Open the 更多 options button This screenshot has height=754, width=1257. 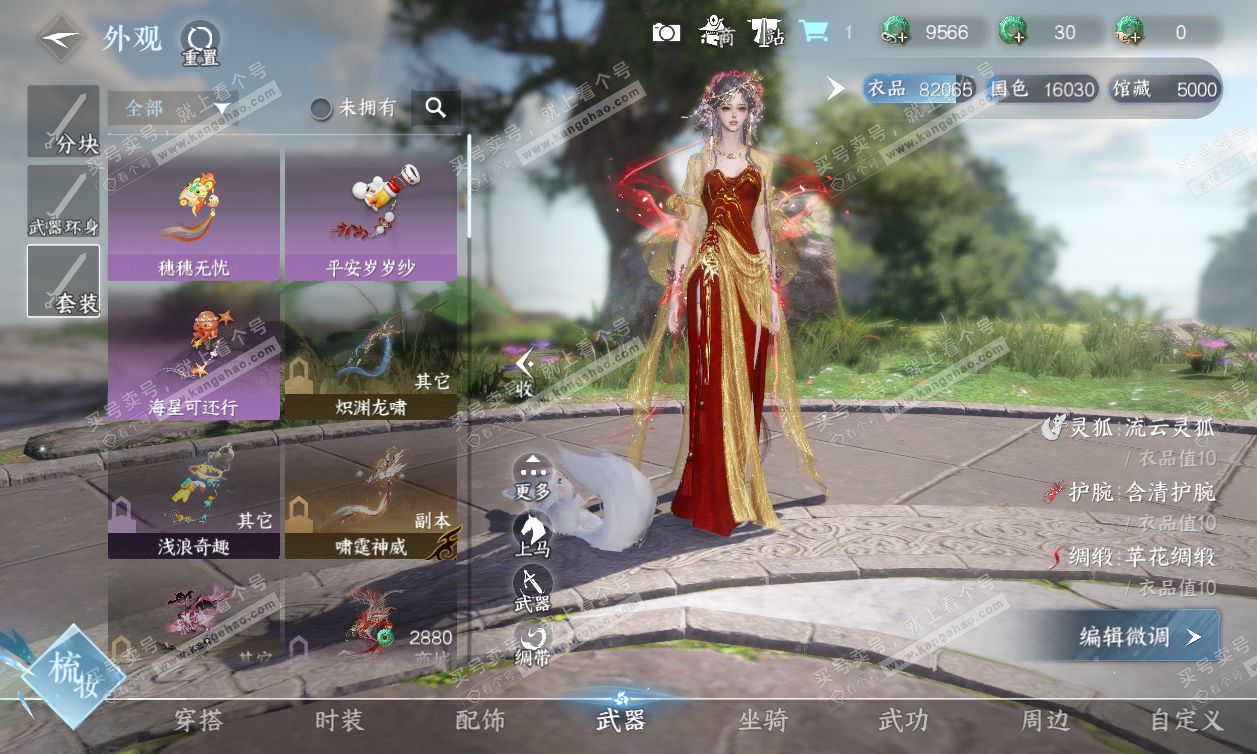pyautogui.click(x=532, y=475)
